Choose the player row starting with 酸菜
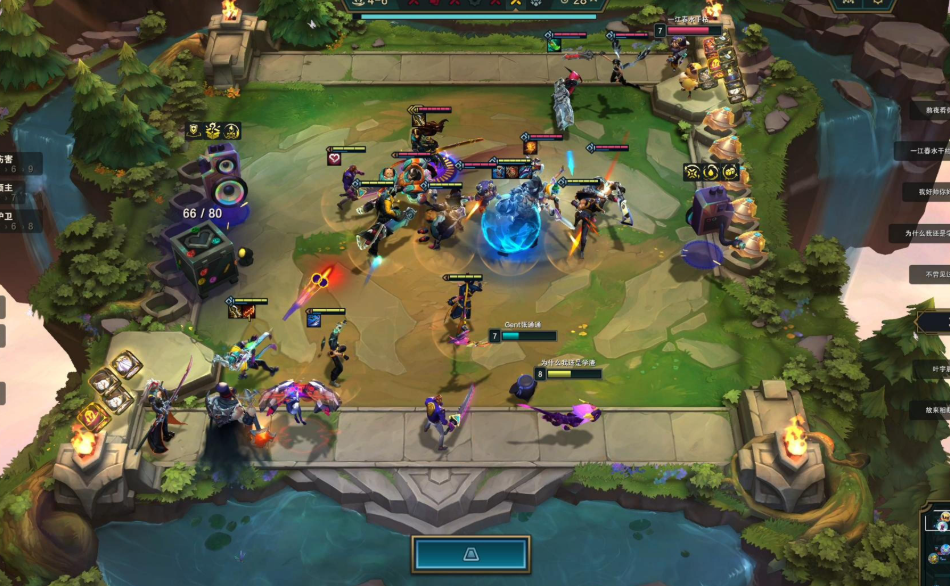 pos(930,410)
